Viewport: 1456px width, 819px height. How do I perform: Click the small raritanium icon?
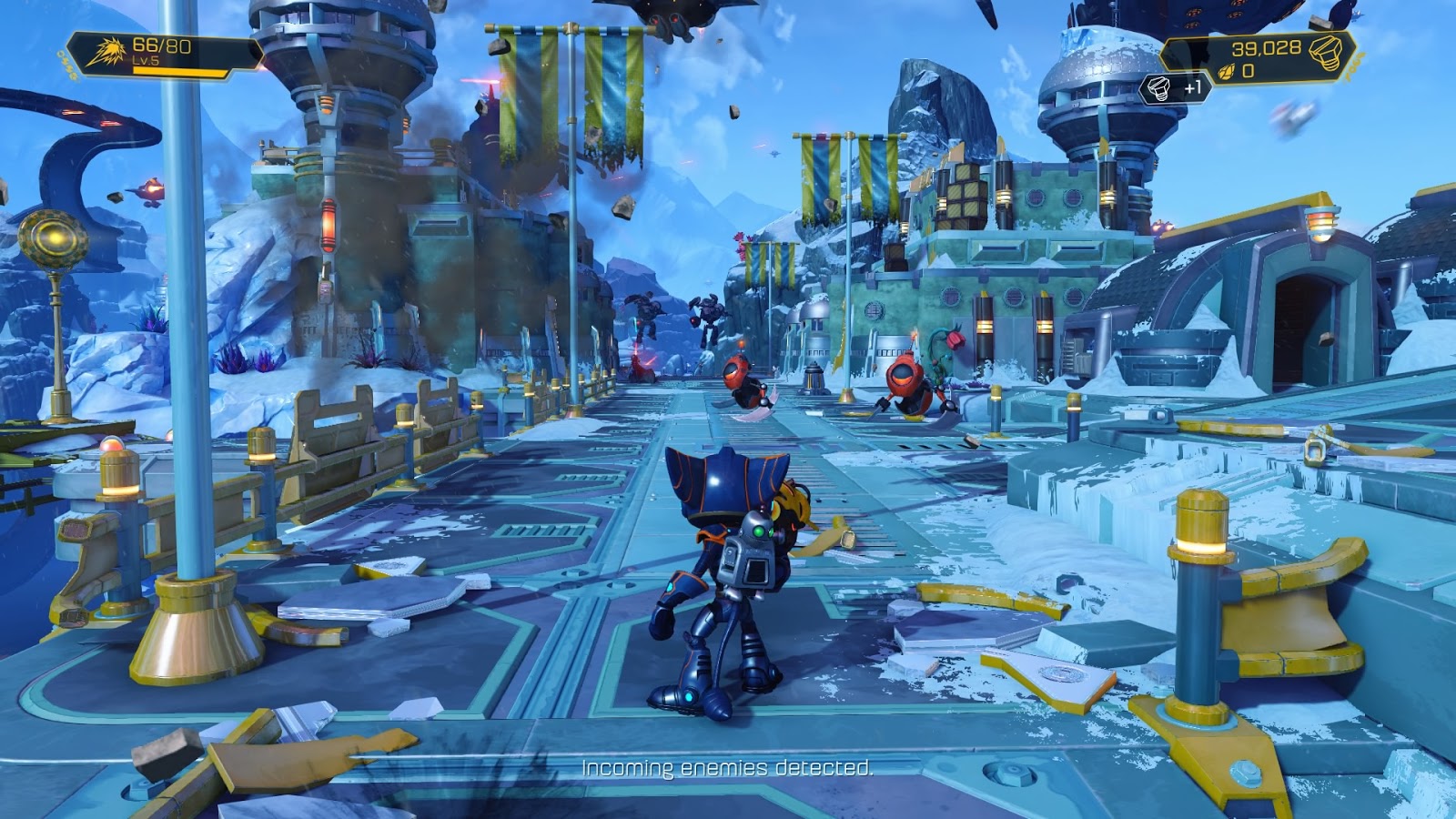[1226, 72]
